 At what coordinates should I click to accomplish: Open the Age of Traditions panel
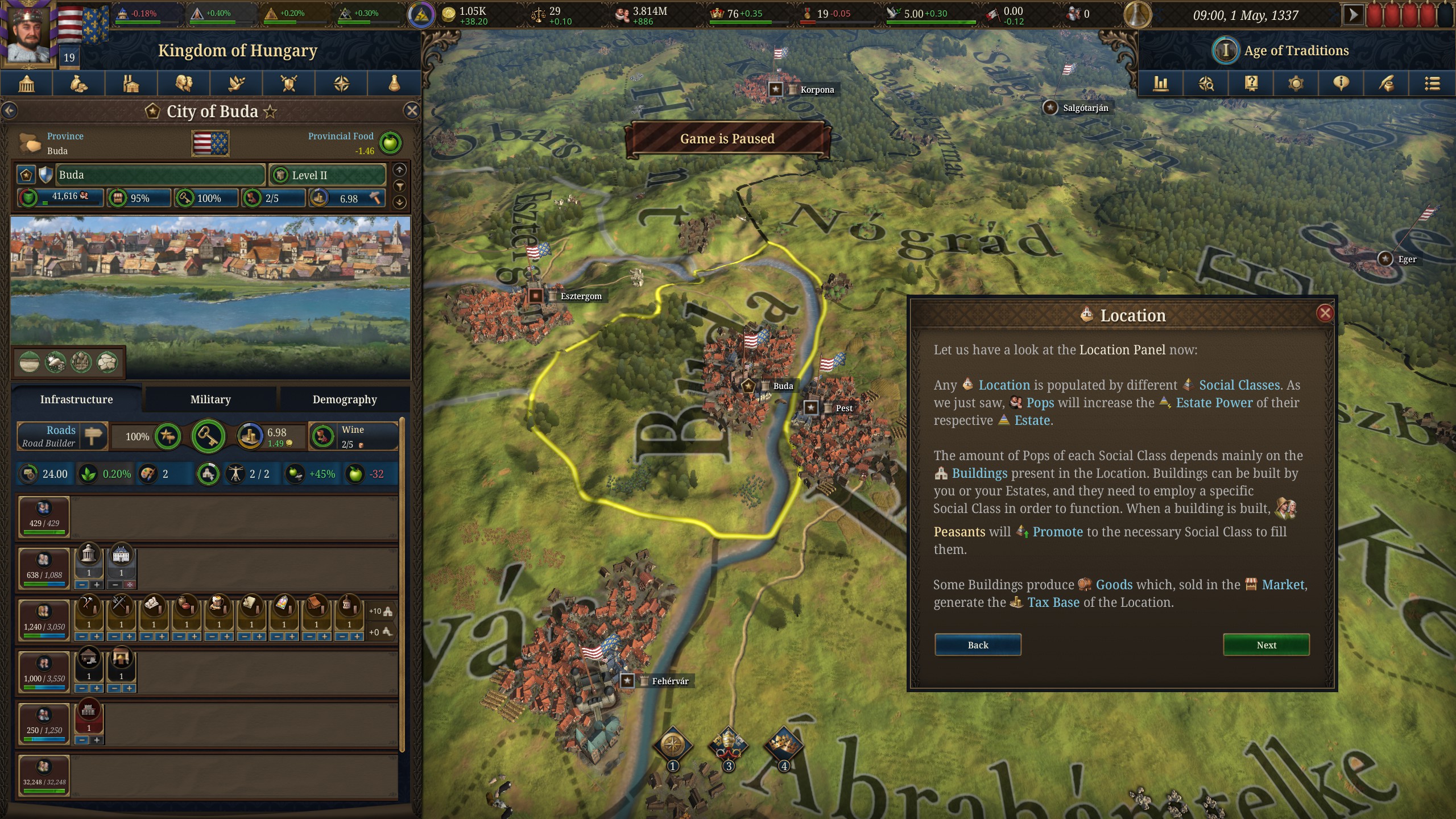coord(1296,51)
